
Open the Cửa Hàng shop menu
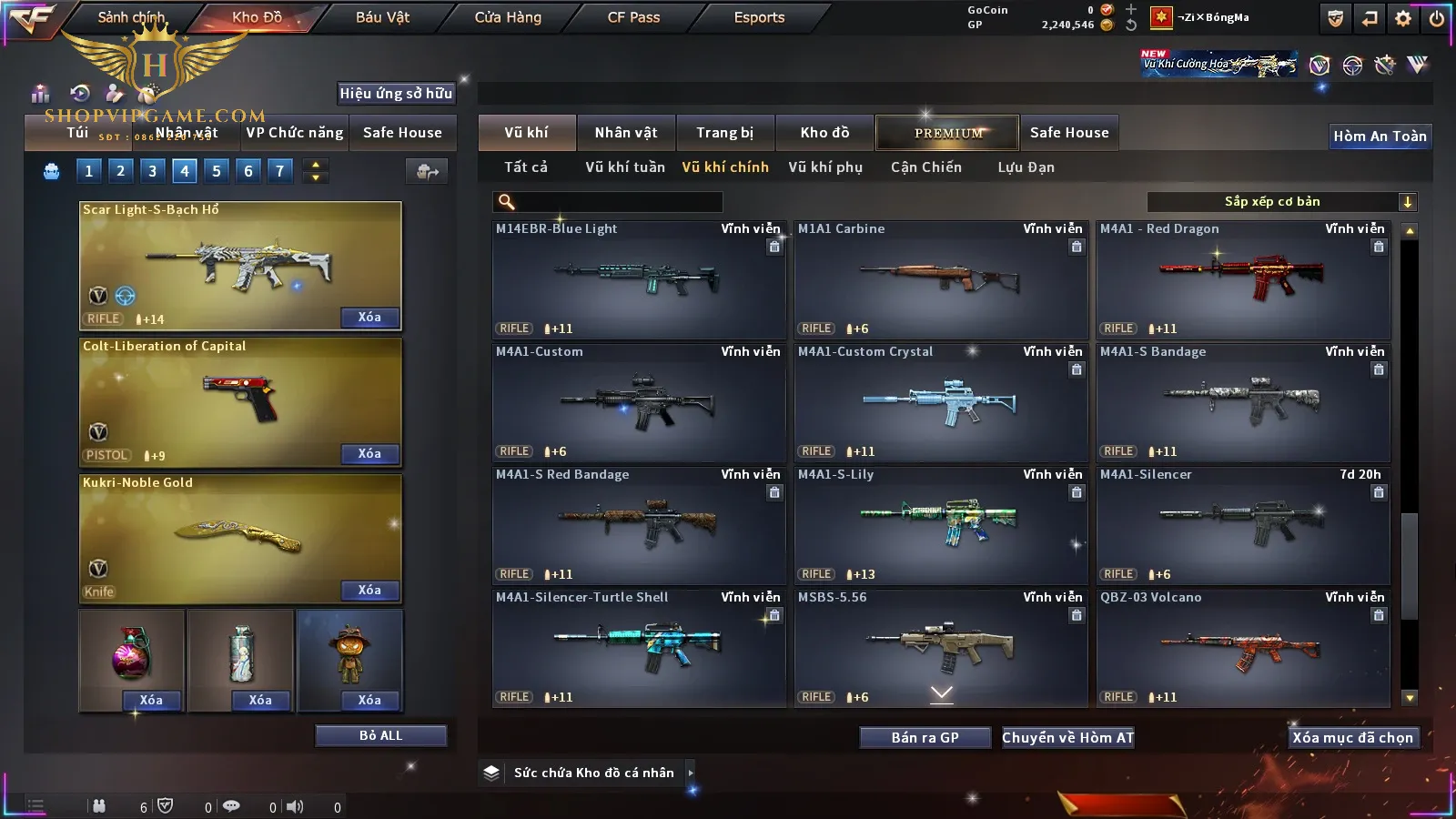[508, 17]
